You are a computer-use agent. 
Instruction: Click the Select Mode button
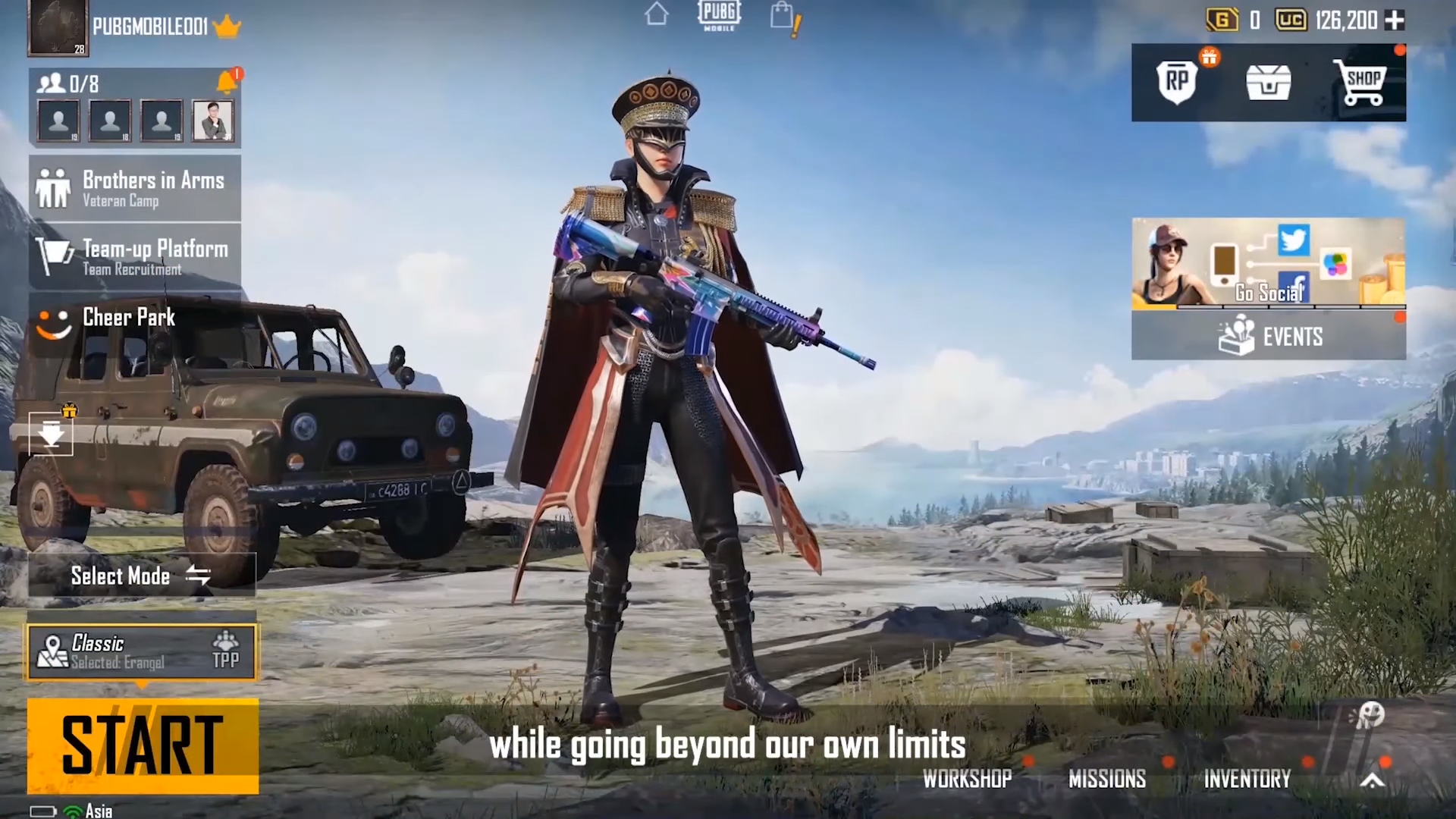[141, 576]
